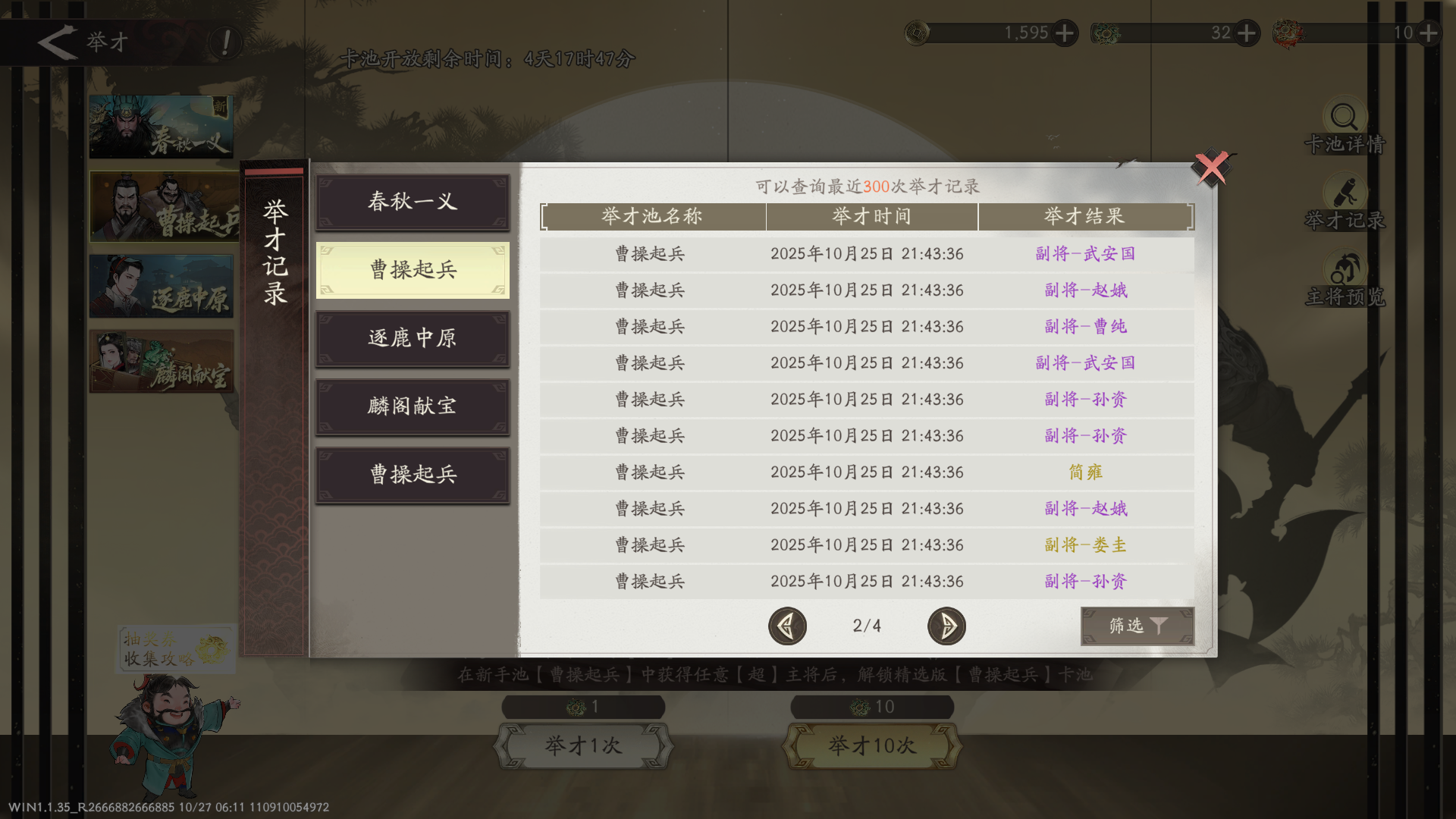Switch to the 逐鹿中原 record tab
Screen dimensions: 1456x819
coord(412,338)
